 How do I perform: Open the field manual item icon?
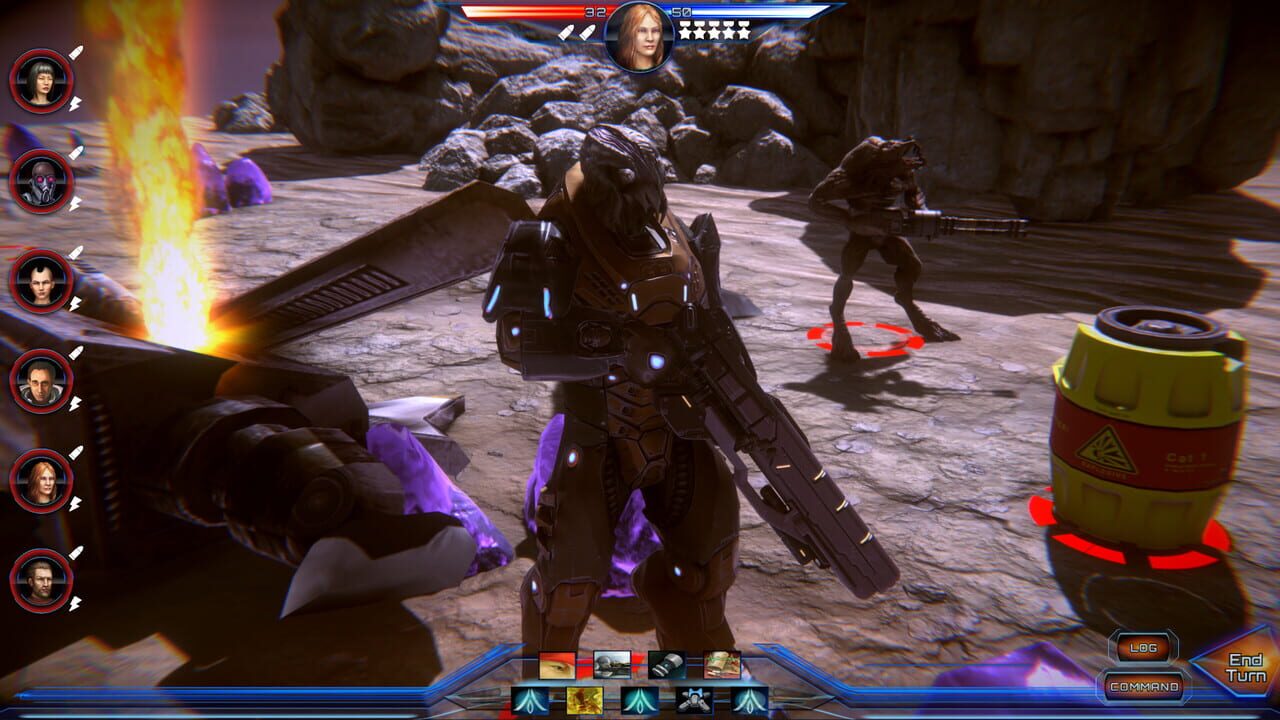pos(722,665)
